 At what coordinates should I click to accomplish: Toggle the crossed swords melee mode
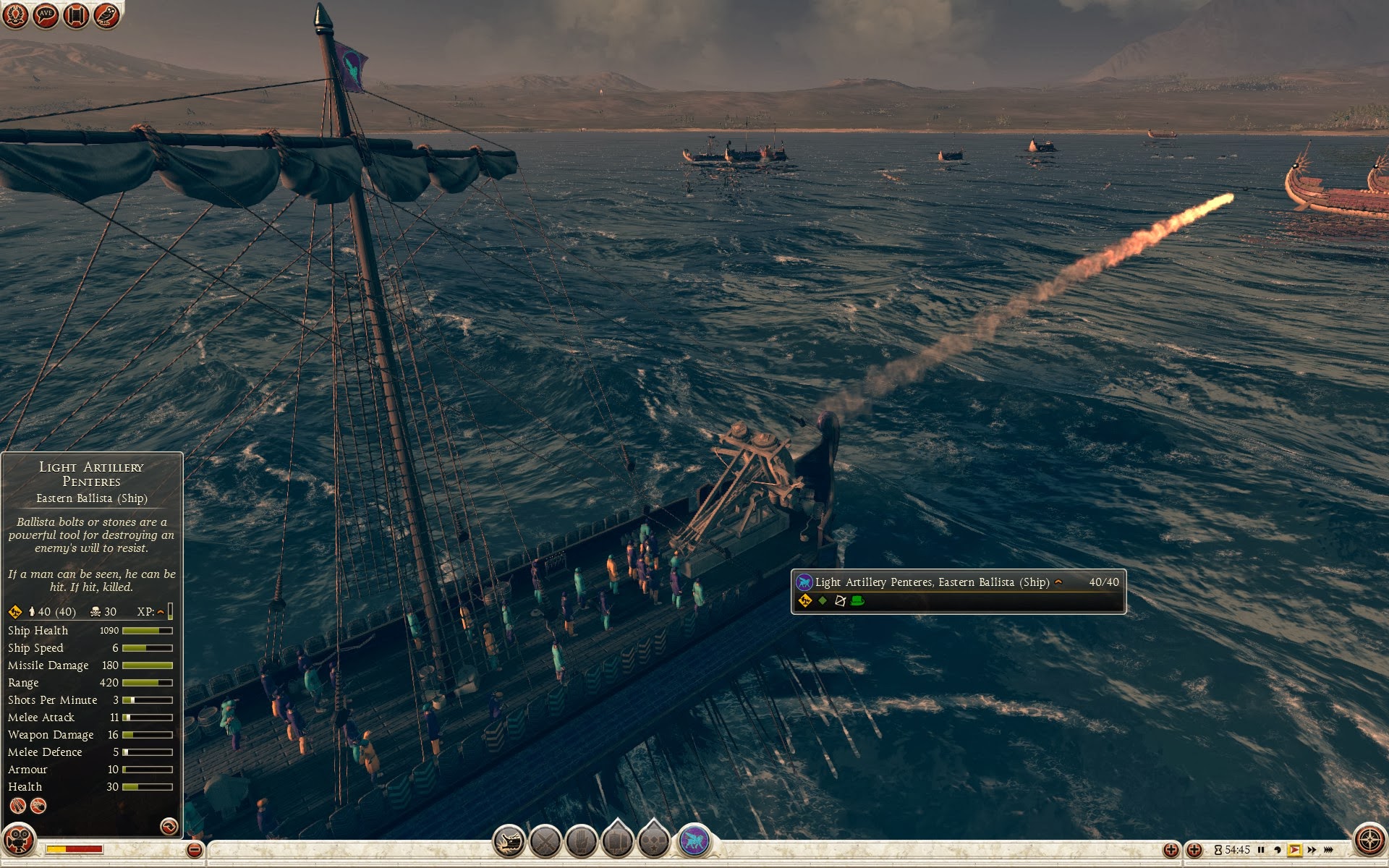coord(545,842)
